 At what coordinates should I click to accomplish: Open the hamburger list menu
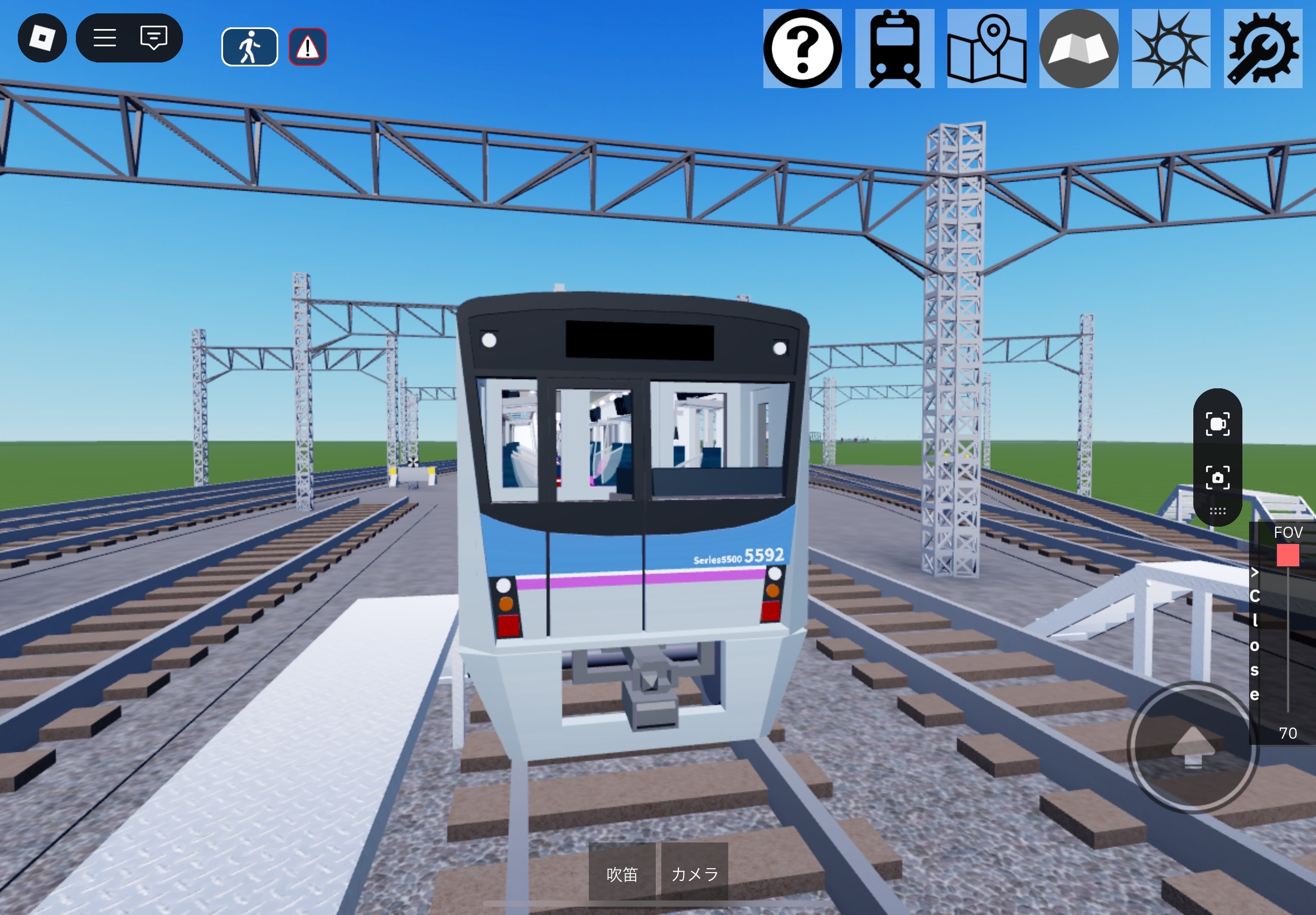point(105,38)
